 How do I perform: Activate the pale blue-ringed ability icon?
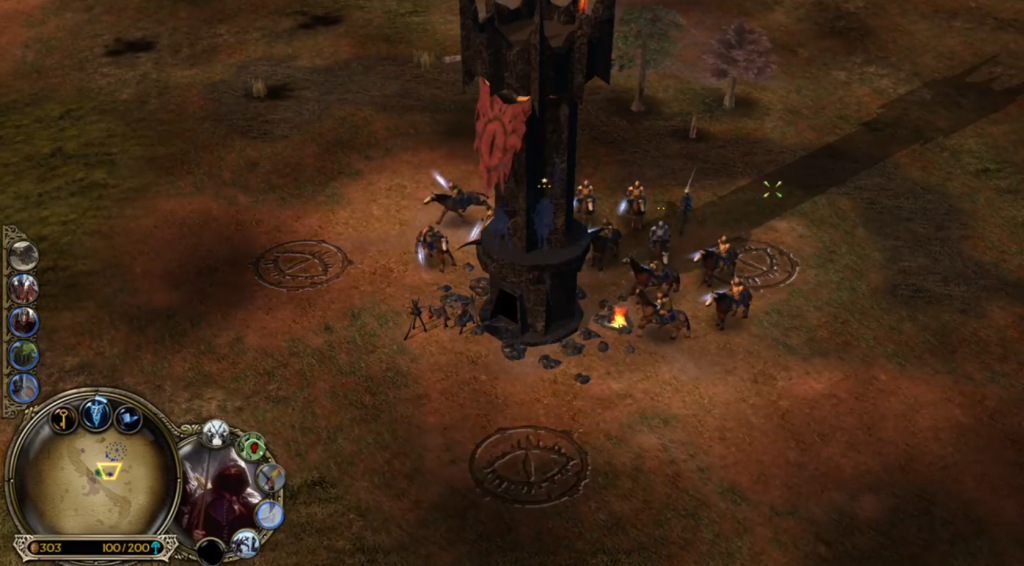click(x=269, y=514)
